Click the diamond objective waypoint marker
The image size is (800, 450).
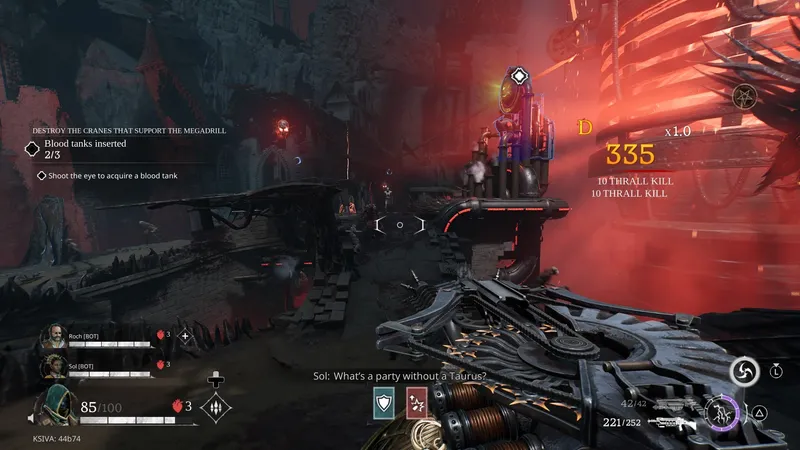point(519,76)
